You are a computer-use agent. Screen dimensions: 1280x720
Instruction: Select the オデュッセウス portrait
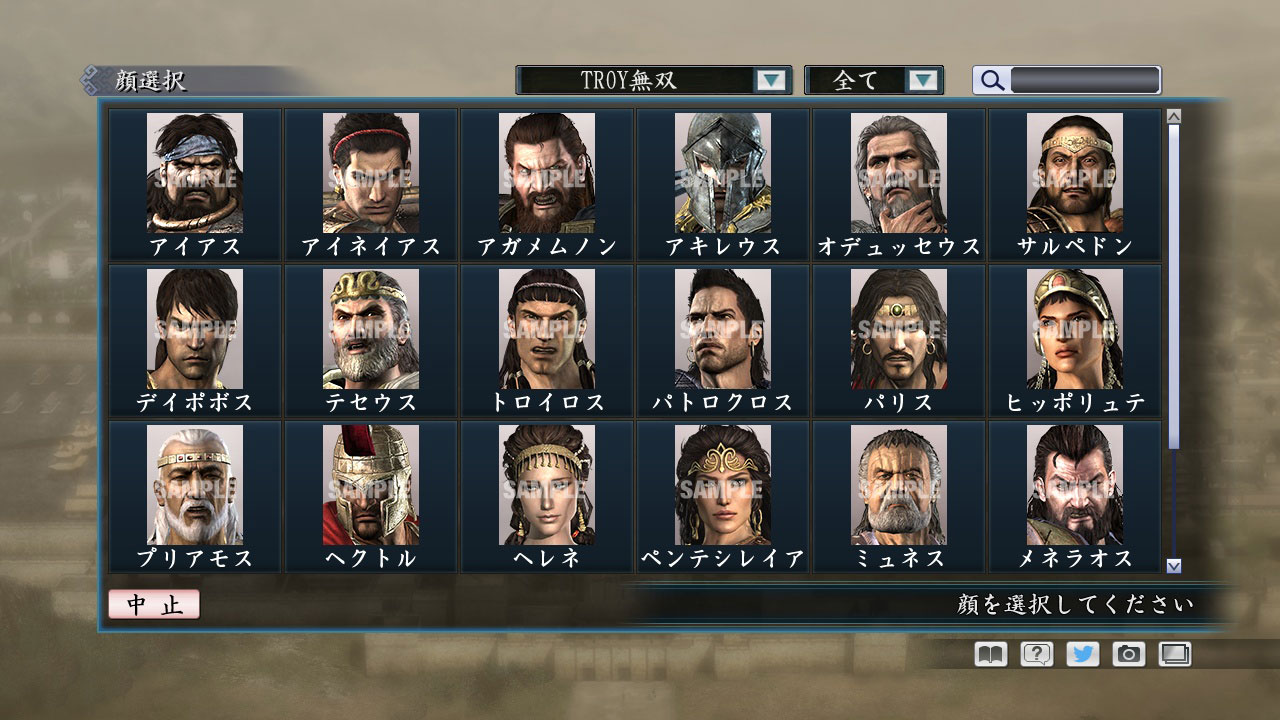pyautogui.click(x=897, y=172)
